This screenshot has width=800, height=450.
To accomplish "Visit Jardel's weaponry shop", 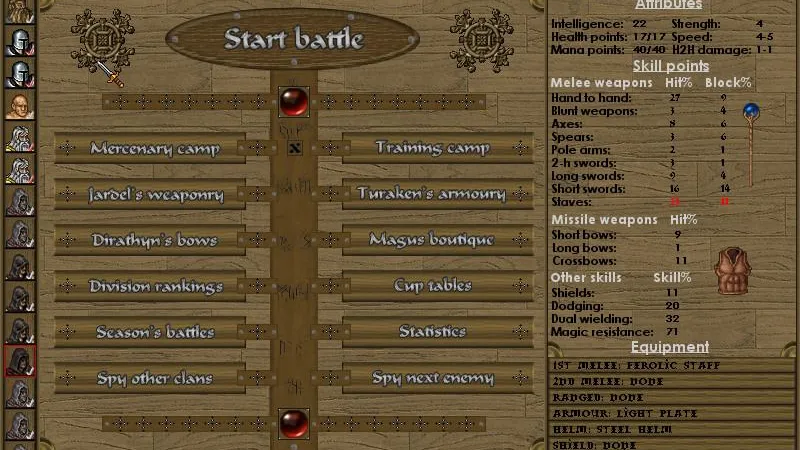I will pos(154,194).
